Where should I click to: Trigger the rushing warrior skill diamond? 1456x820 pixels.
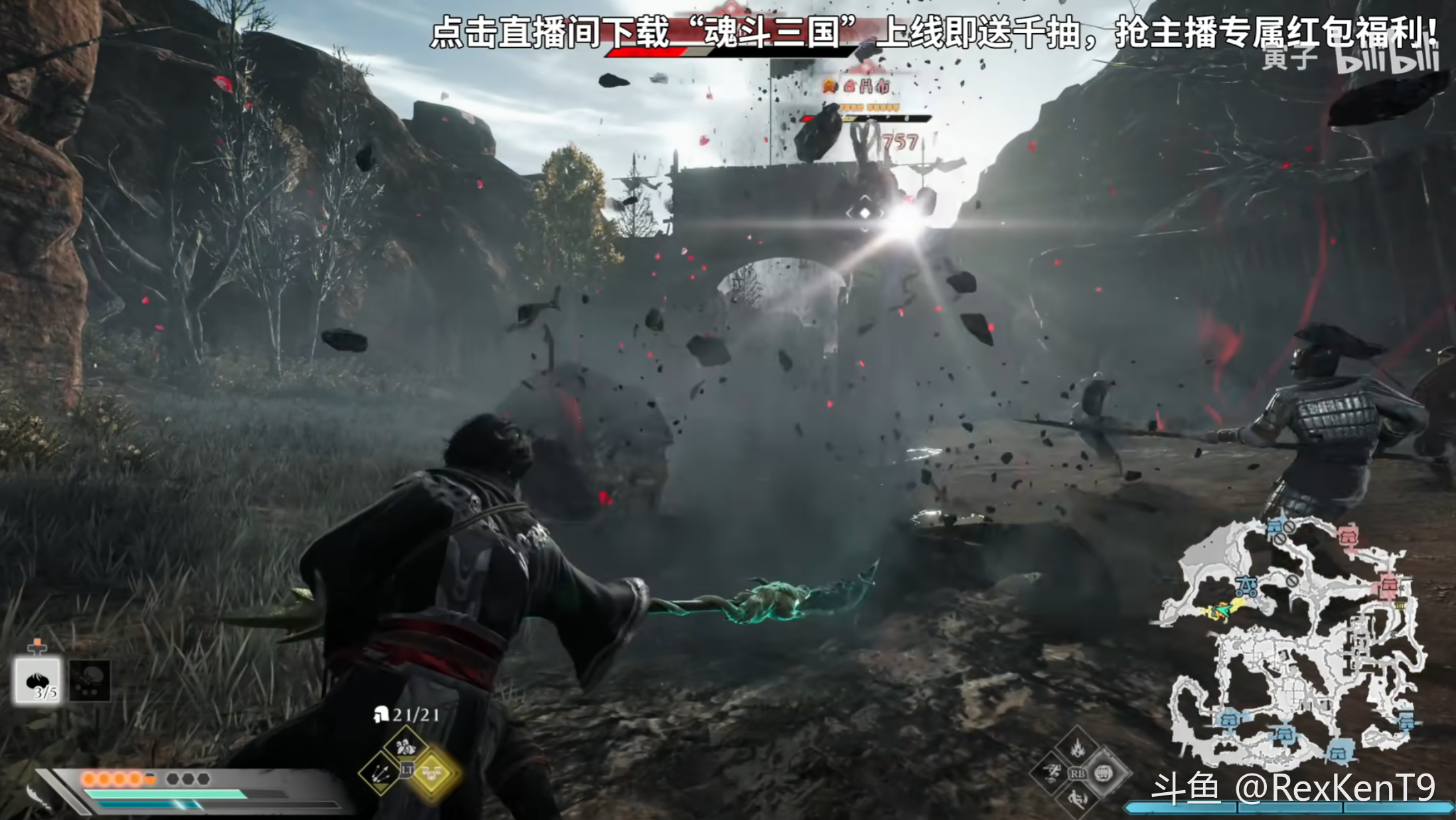1051,773
